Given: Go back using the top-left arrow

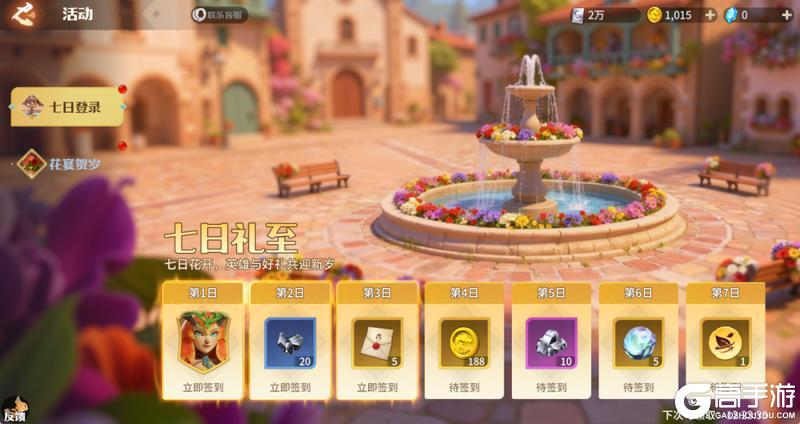Looking at the screenshot, I should tap(23, 14).
